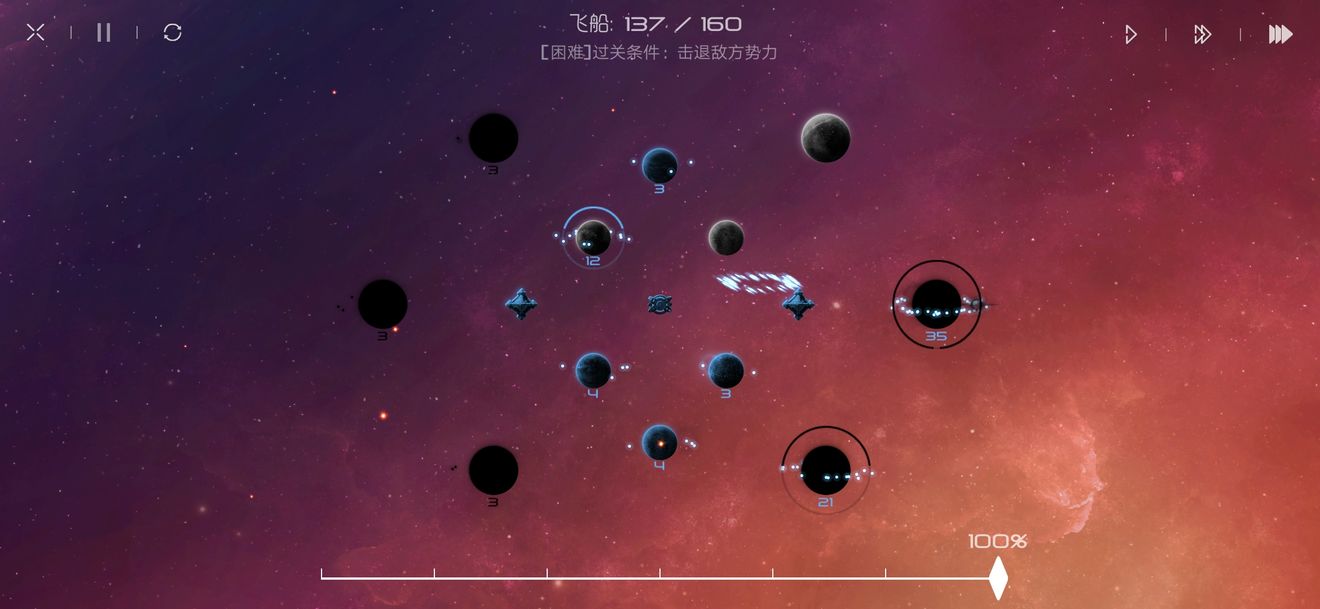Set game speed to double arrow

(x=1203, y=35)
